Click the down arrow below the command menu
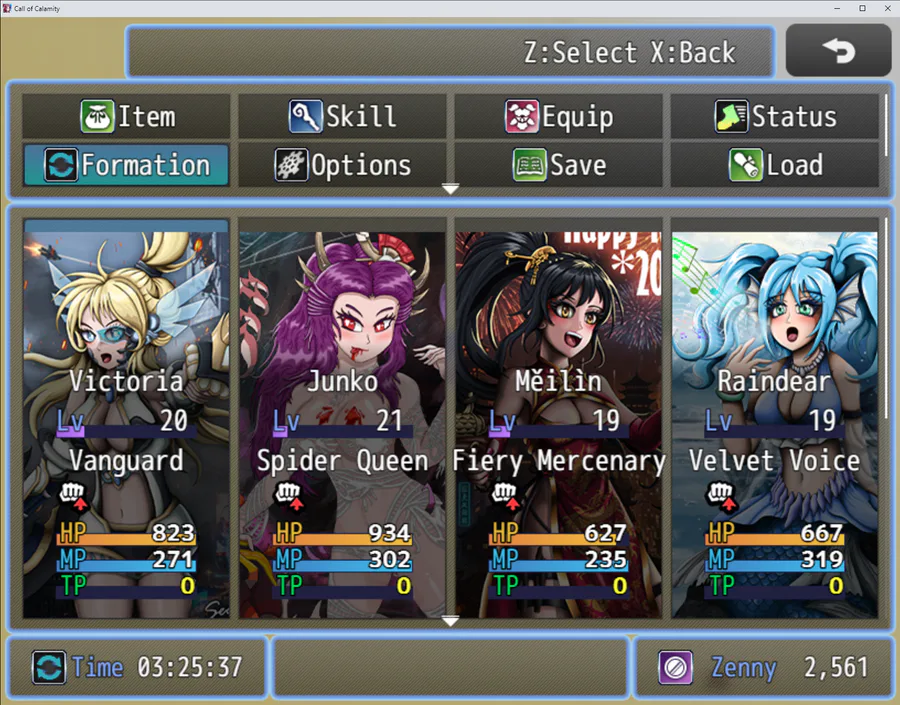 450,189
